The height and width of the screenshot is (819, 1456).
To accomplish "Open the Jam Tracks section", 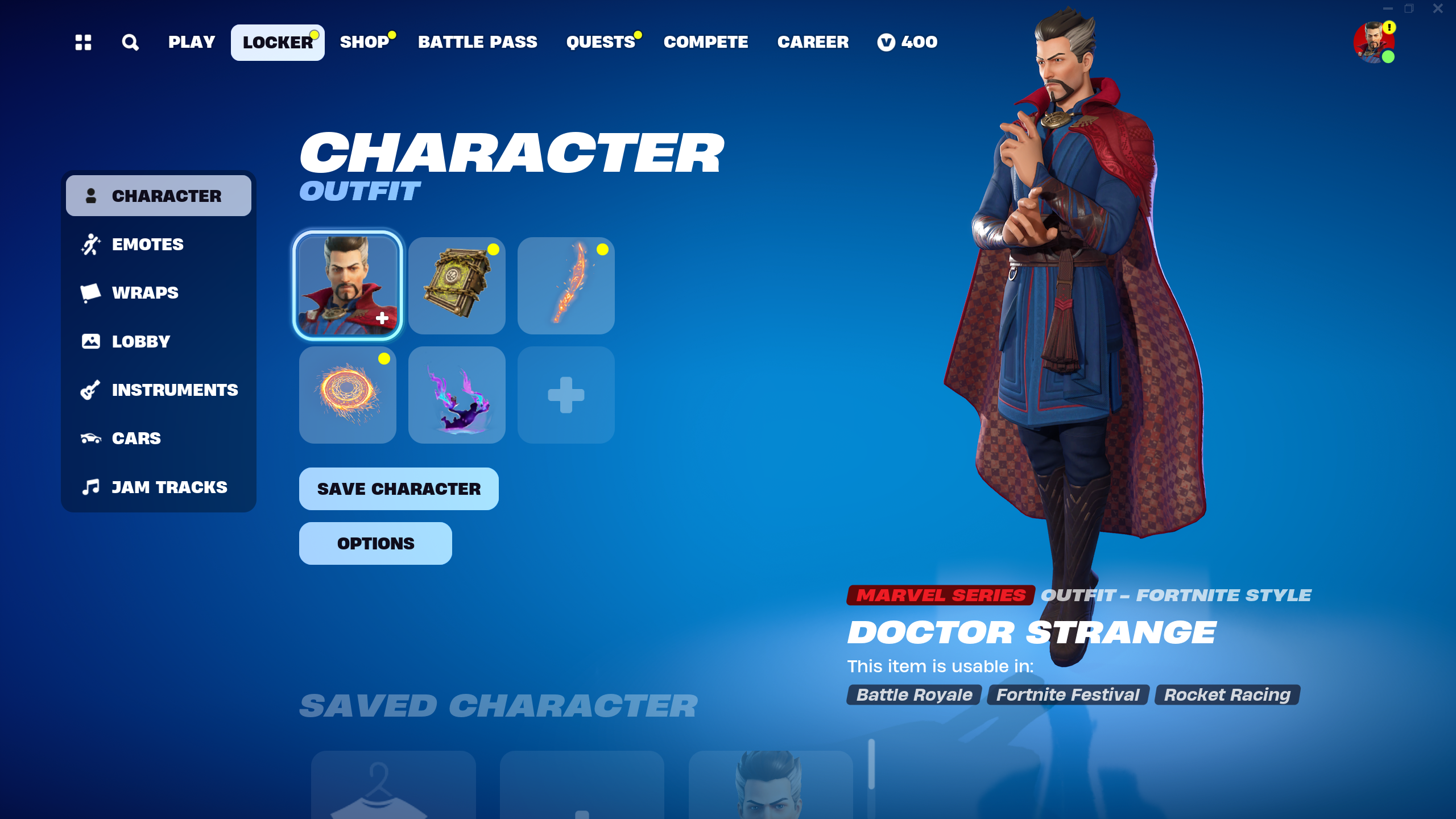I will point(169,487).
